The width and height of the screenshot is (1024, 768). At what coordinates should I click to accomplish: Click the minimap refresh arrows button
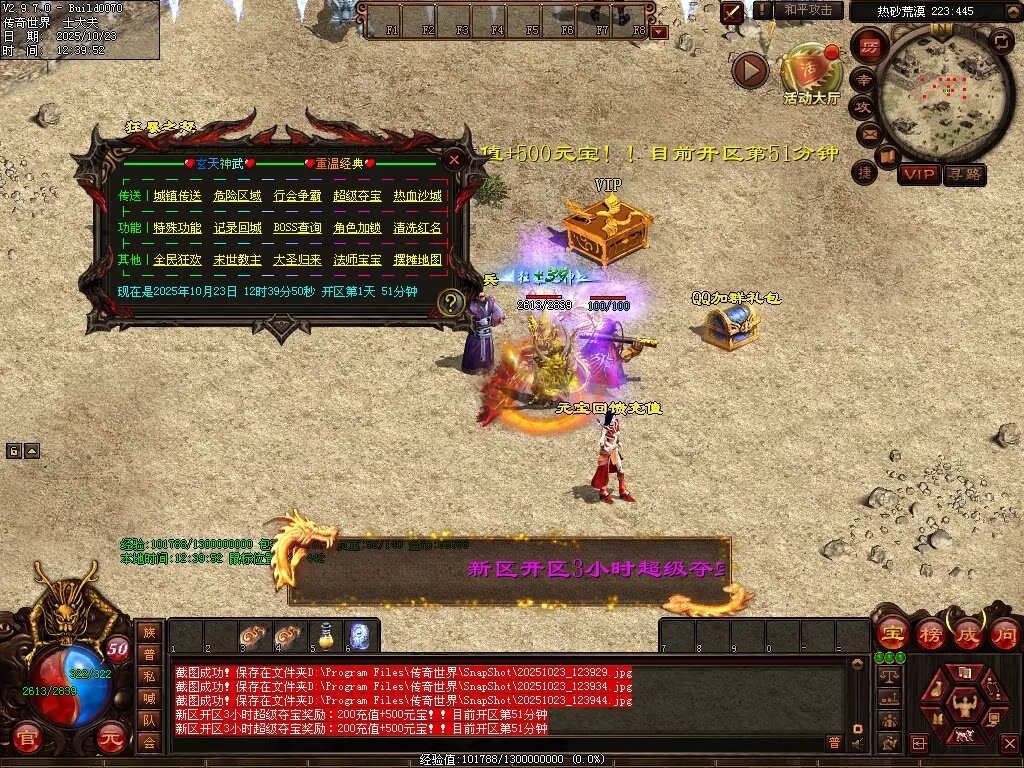(x=1000, y=41)
